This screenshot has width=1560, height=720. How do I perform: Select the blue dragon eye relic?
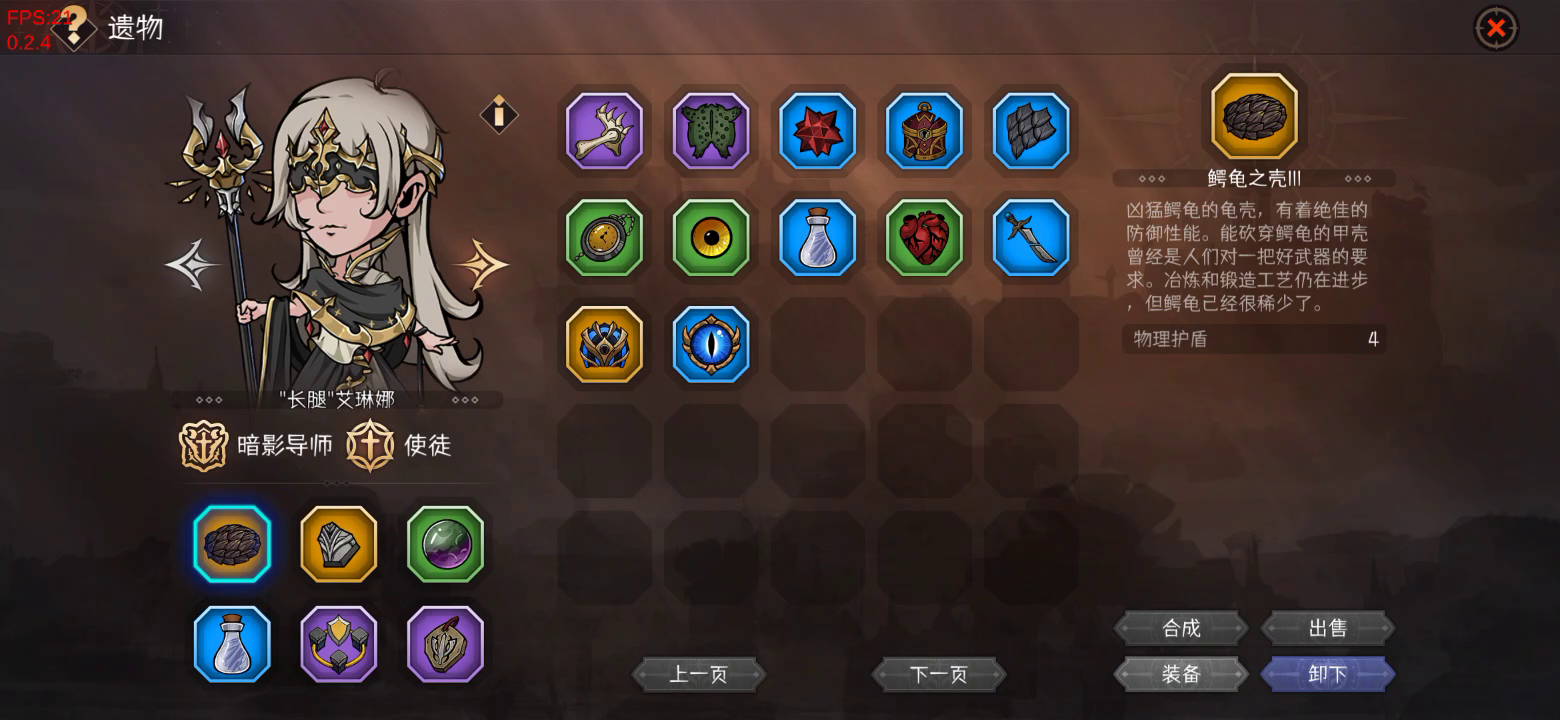(x=711, y=345)
